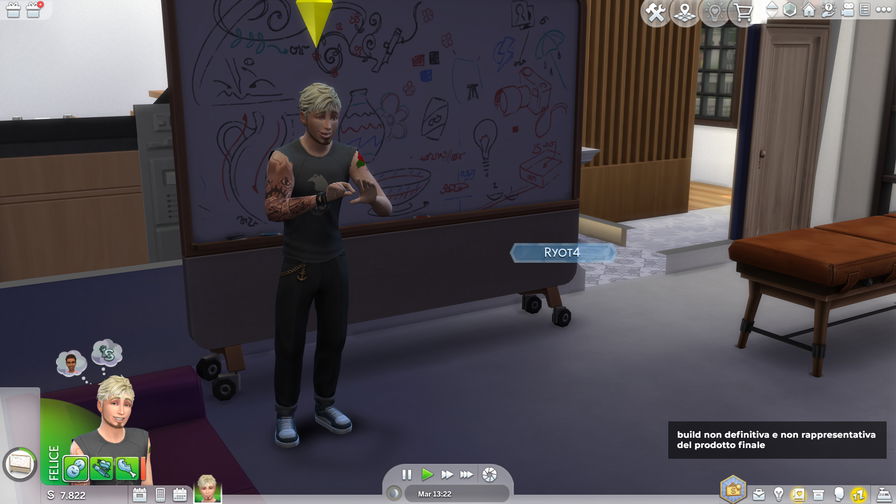Image resolution: width=896 pixels, height=504 pixels.
Task: Open the aspirations lightbulb panel
Action: [x=778, y=495]
